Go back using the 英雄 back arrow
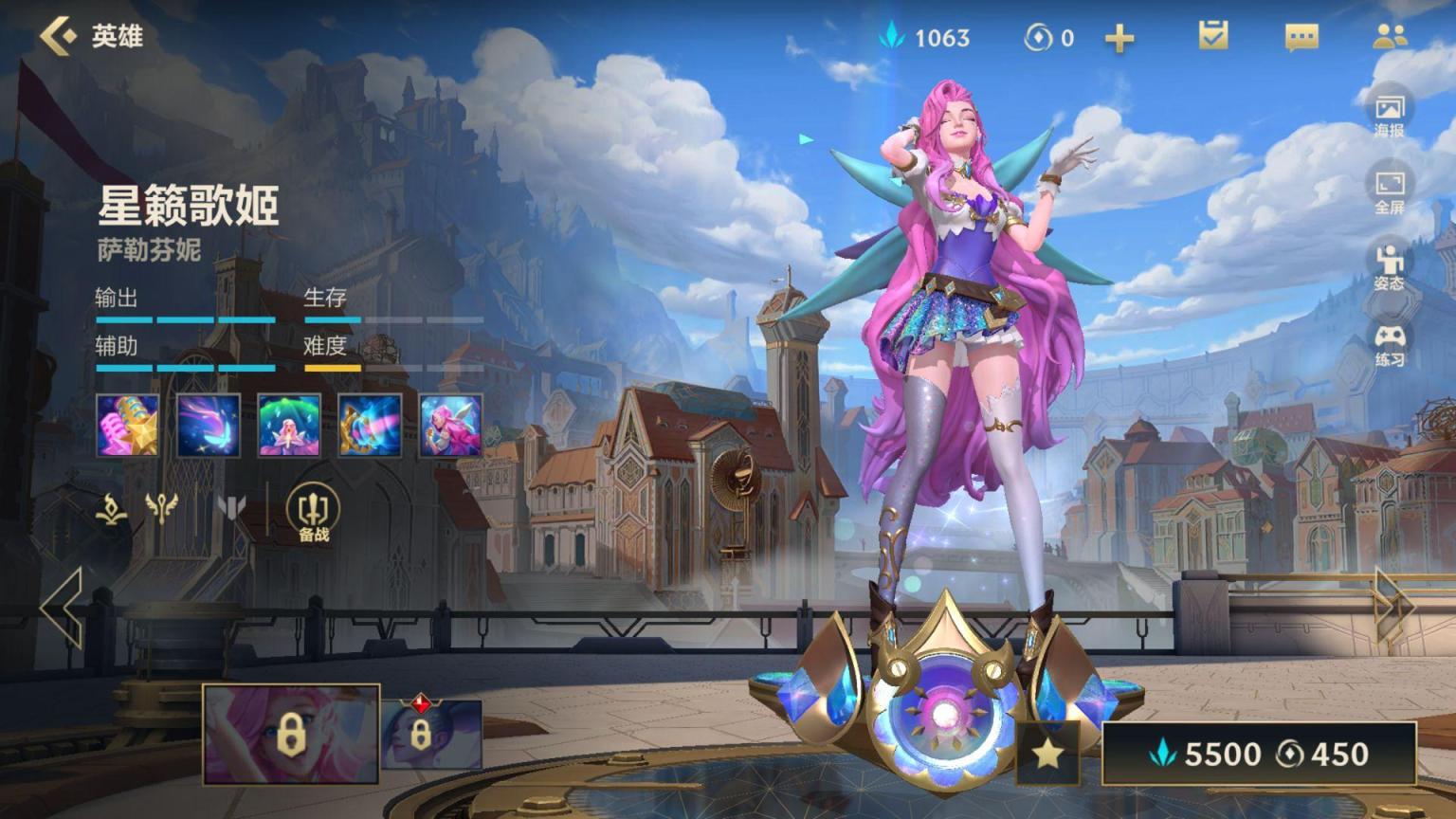Image resolution: width=1456 pixels, height=819 pixels. (59, 36)
